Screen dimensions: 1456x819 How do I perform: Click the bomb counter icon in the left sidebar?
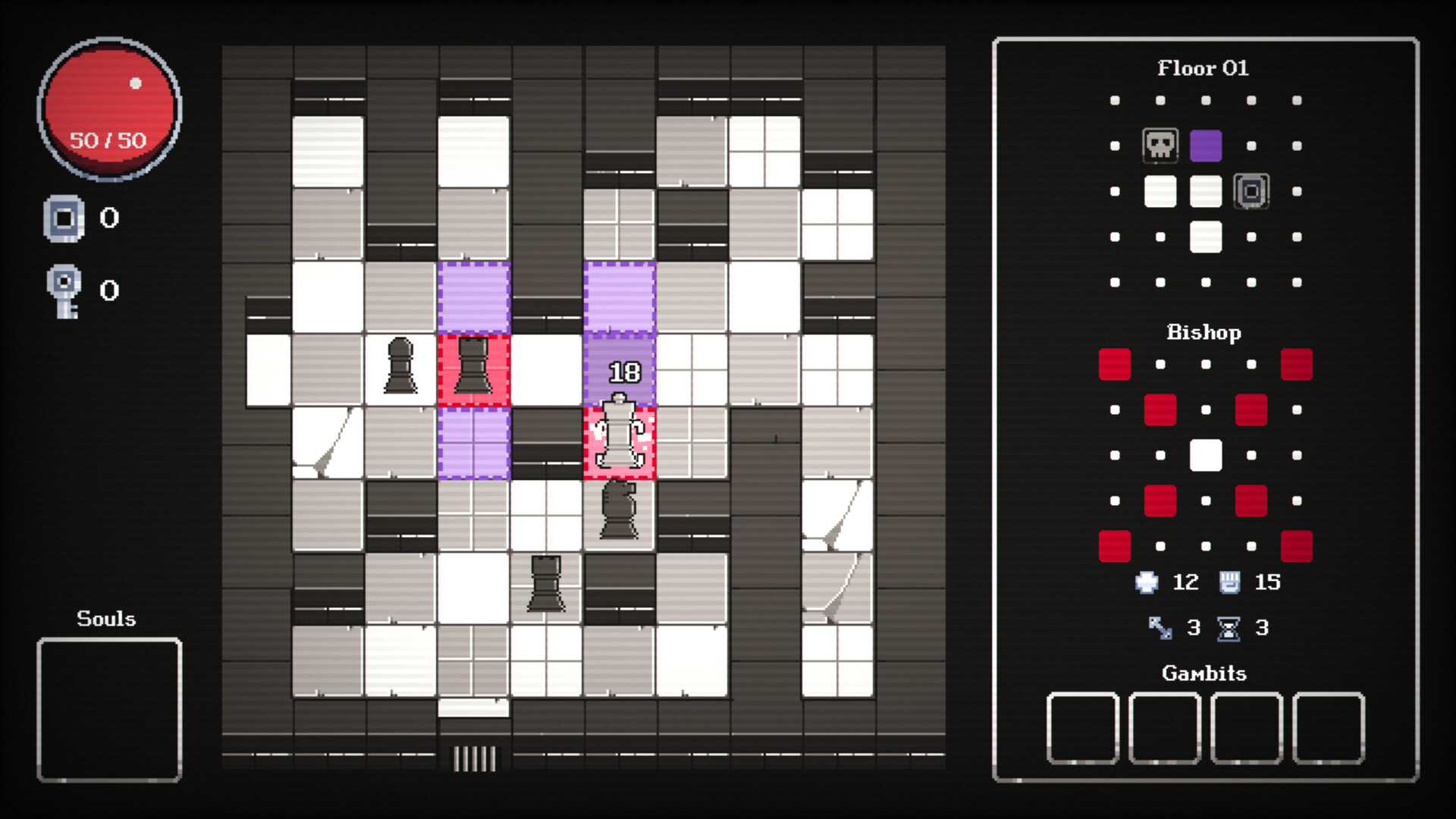64,218
